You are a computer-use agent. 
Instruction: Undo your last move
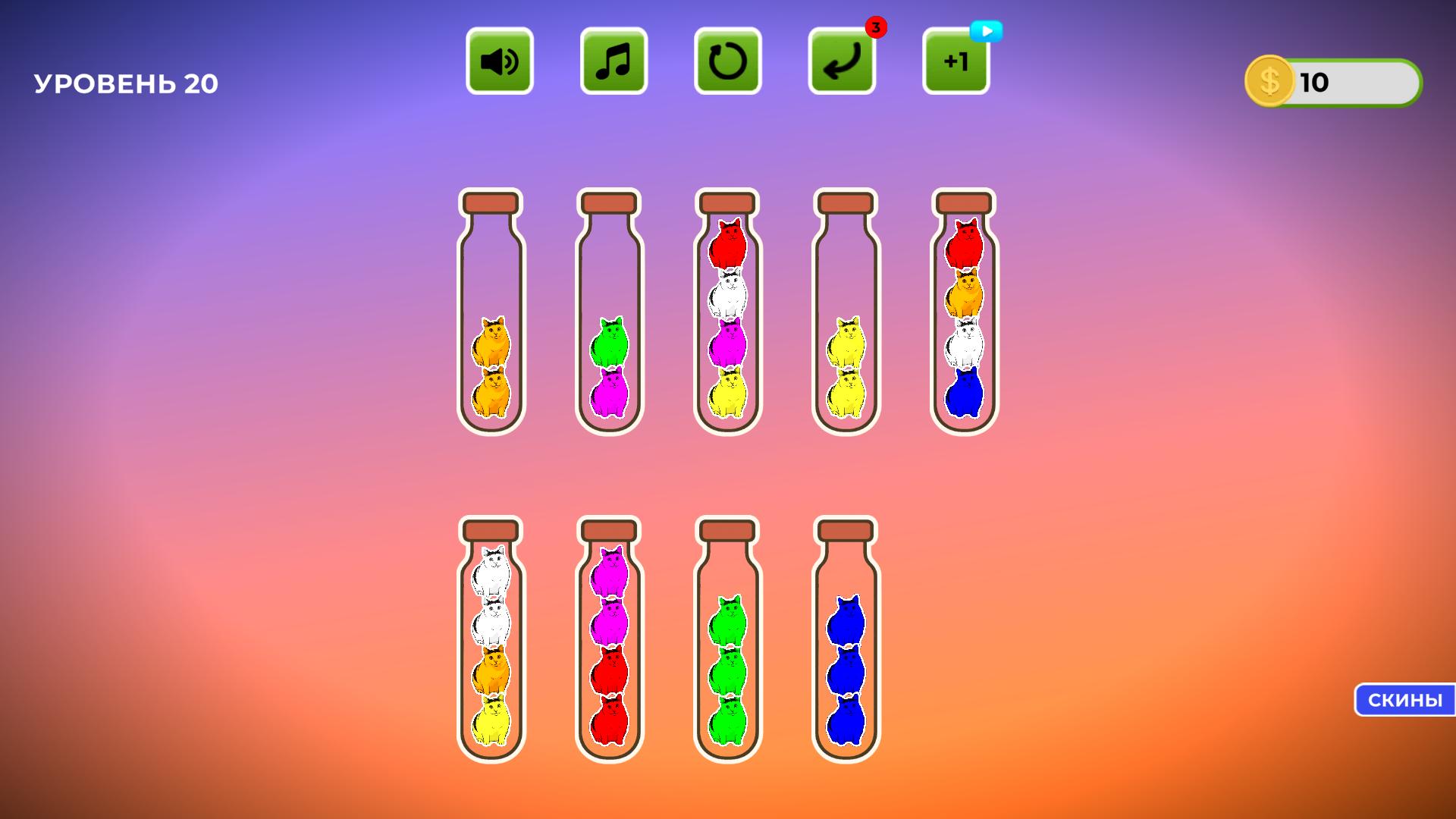[x=840, y=61]
